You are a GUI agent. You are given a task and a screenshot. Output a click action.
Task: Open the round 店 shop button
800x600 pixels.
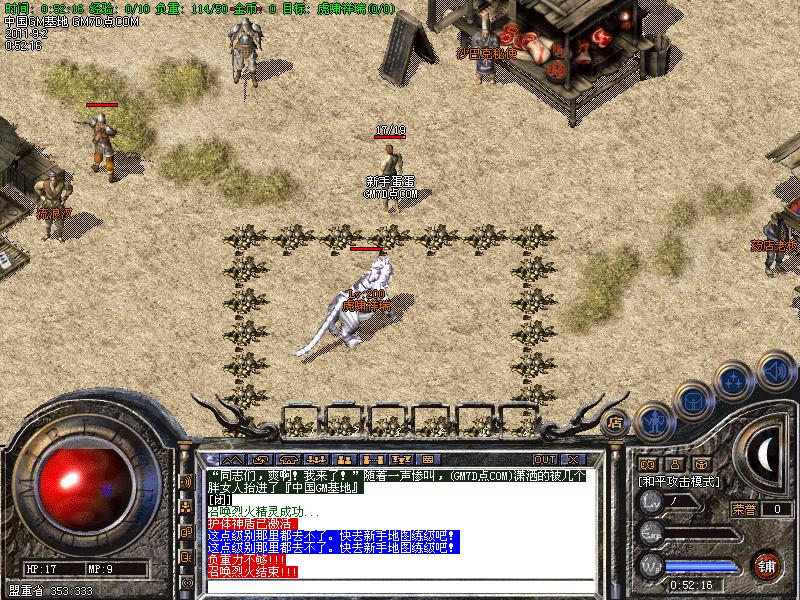coord(615,421)
